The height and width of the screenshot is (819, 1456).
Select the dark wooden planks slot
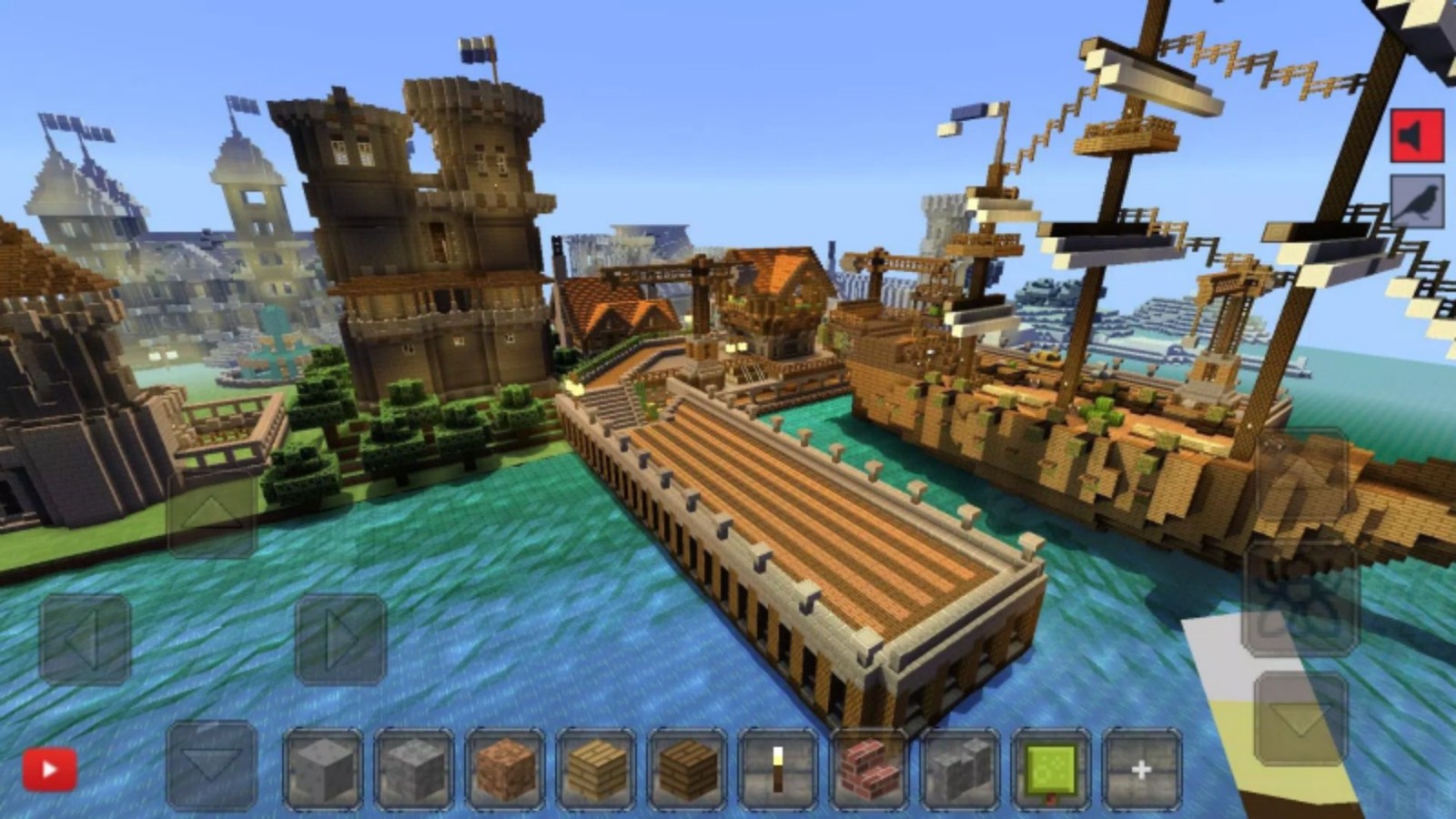(x=687, y=770)
